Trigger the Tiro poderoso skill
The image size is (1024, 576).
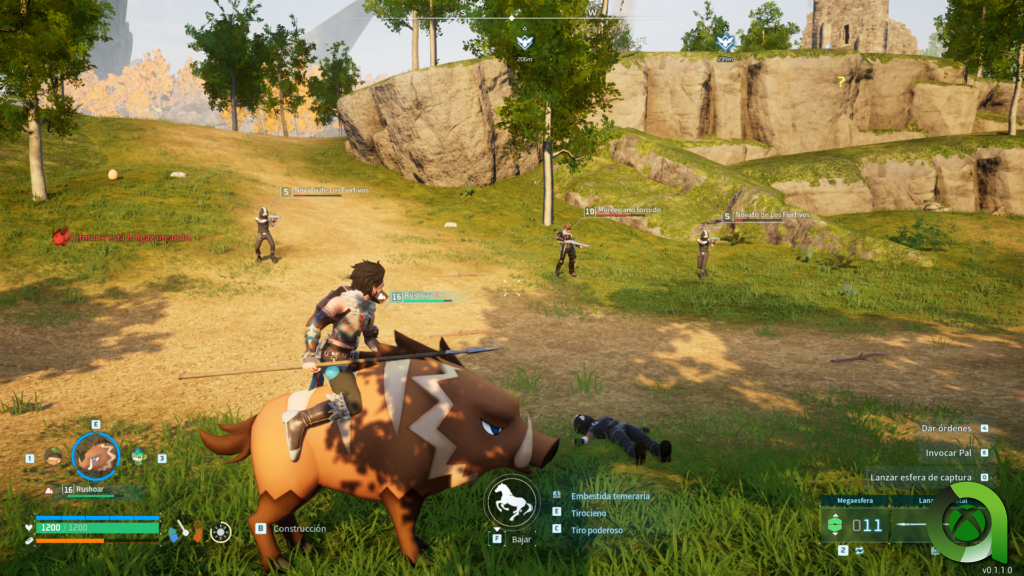pyautogui.click(x=596, y=530)
